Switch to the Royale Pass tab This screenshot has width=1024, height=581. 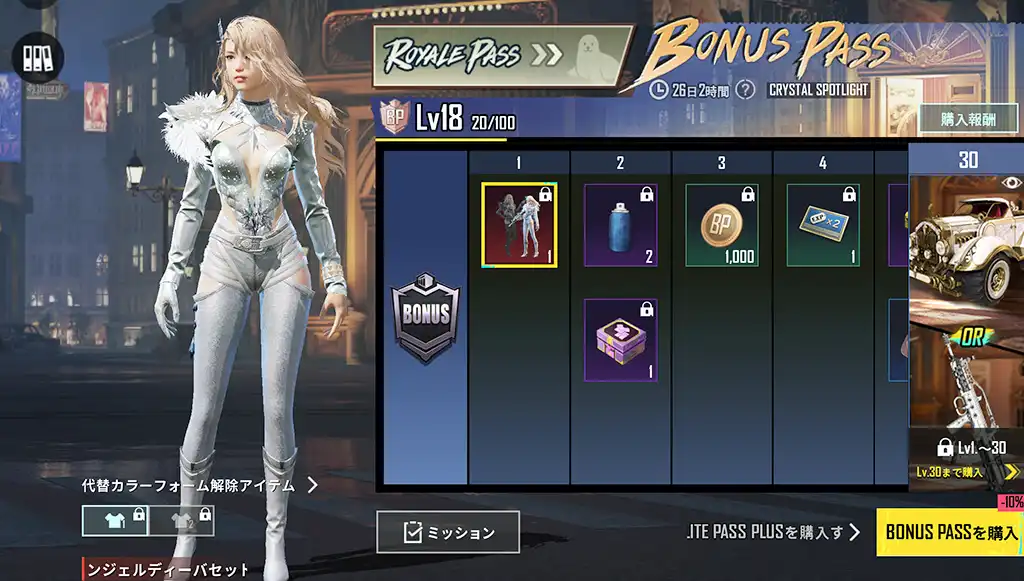pos(502,55)
